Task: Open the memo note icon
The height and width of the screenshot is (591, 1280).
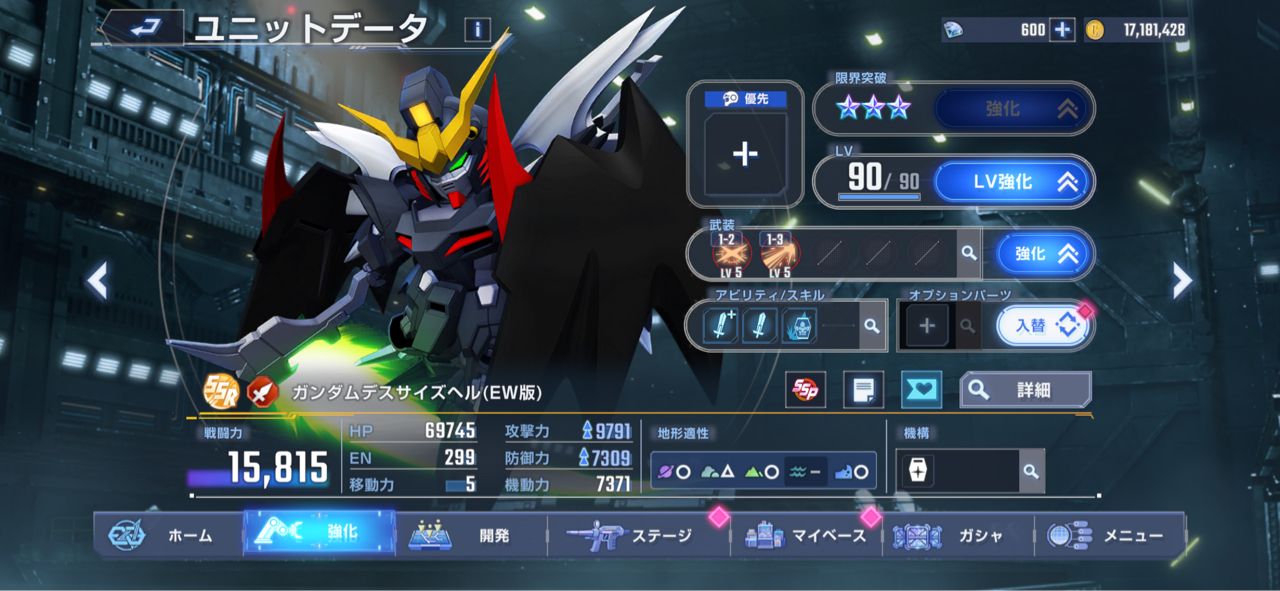Action: (x=863, y=390)
